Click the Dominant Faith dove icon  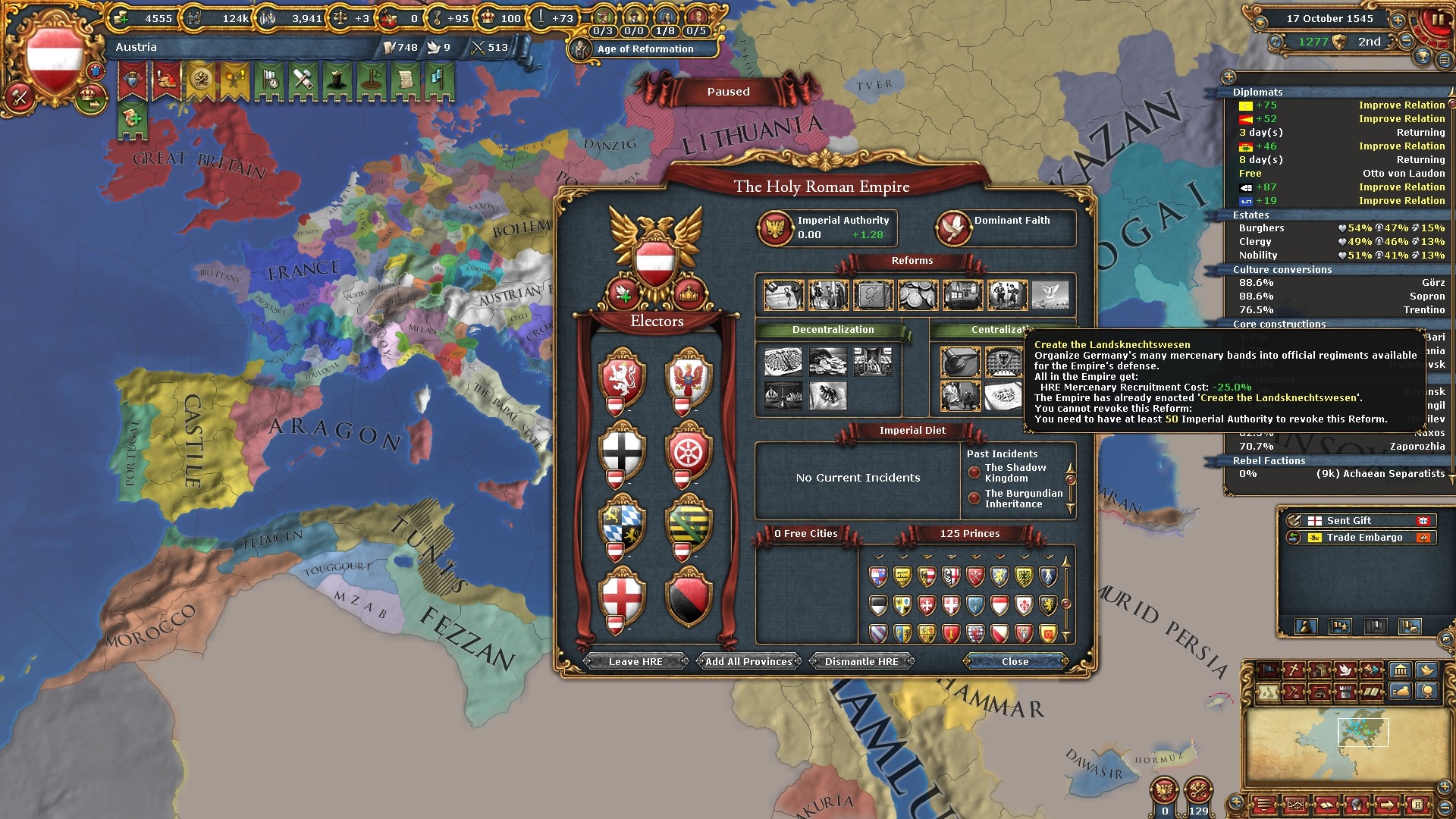click(953, 227)
